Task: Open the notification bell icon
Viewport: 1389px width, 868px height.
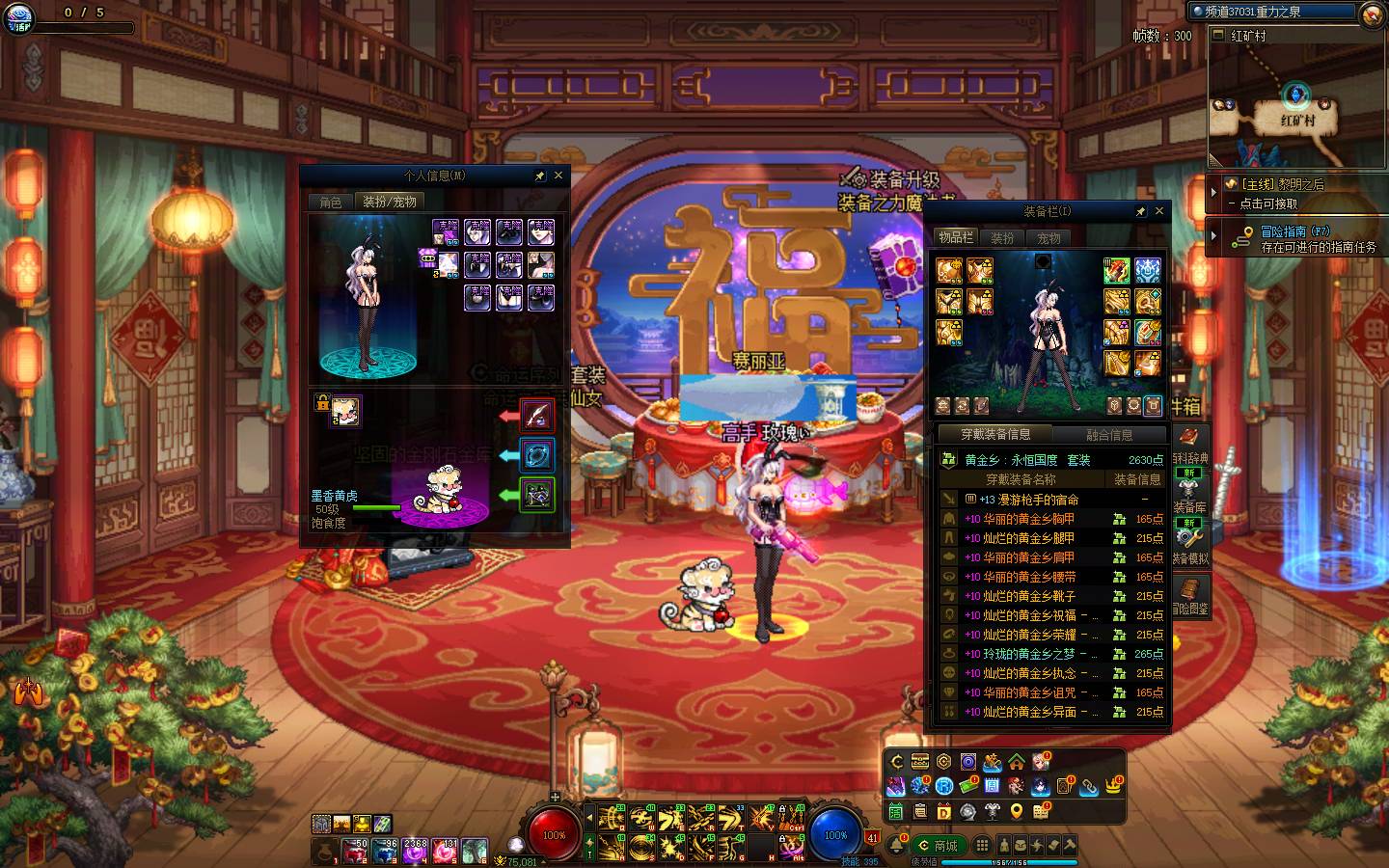Action: [897, 845]
